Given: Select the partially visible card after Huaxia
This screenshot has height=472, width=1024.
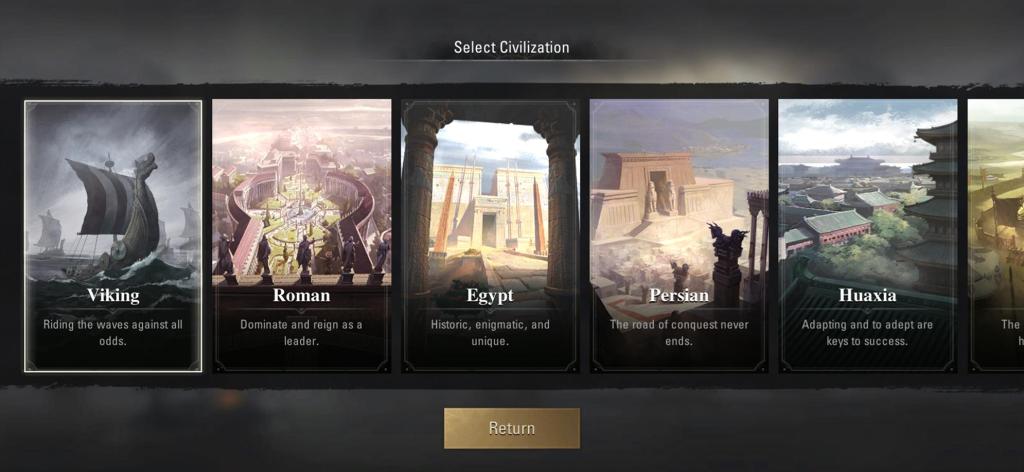Looking at the screenshot, I should (x=996, y=235).
